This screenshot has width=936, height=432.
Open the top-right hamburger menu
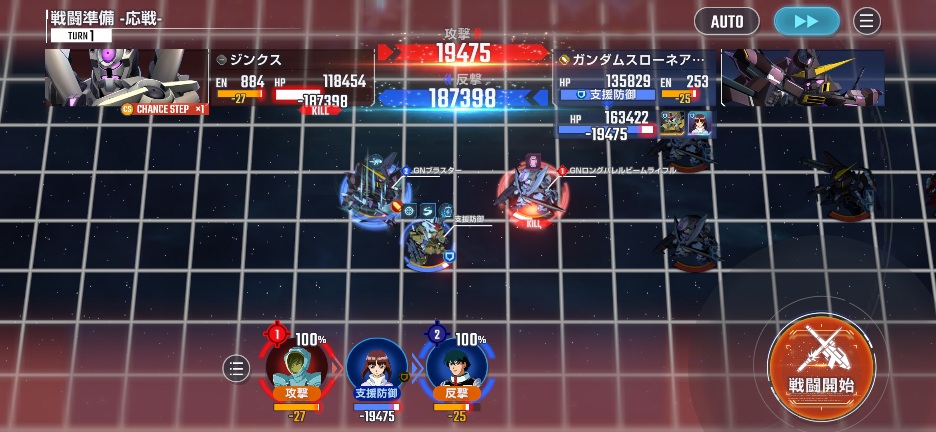(866, 21)
